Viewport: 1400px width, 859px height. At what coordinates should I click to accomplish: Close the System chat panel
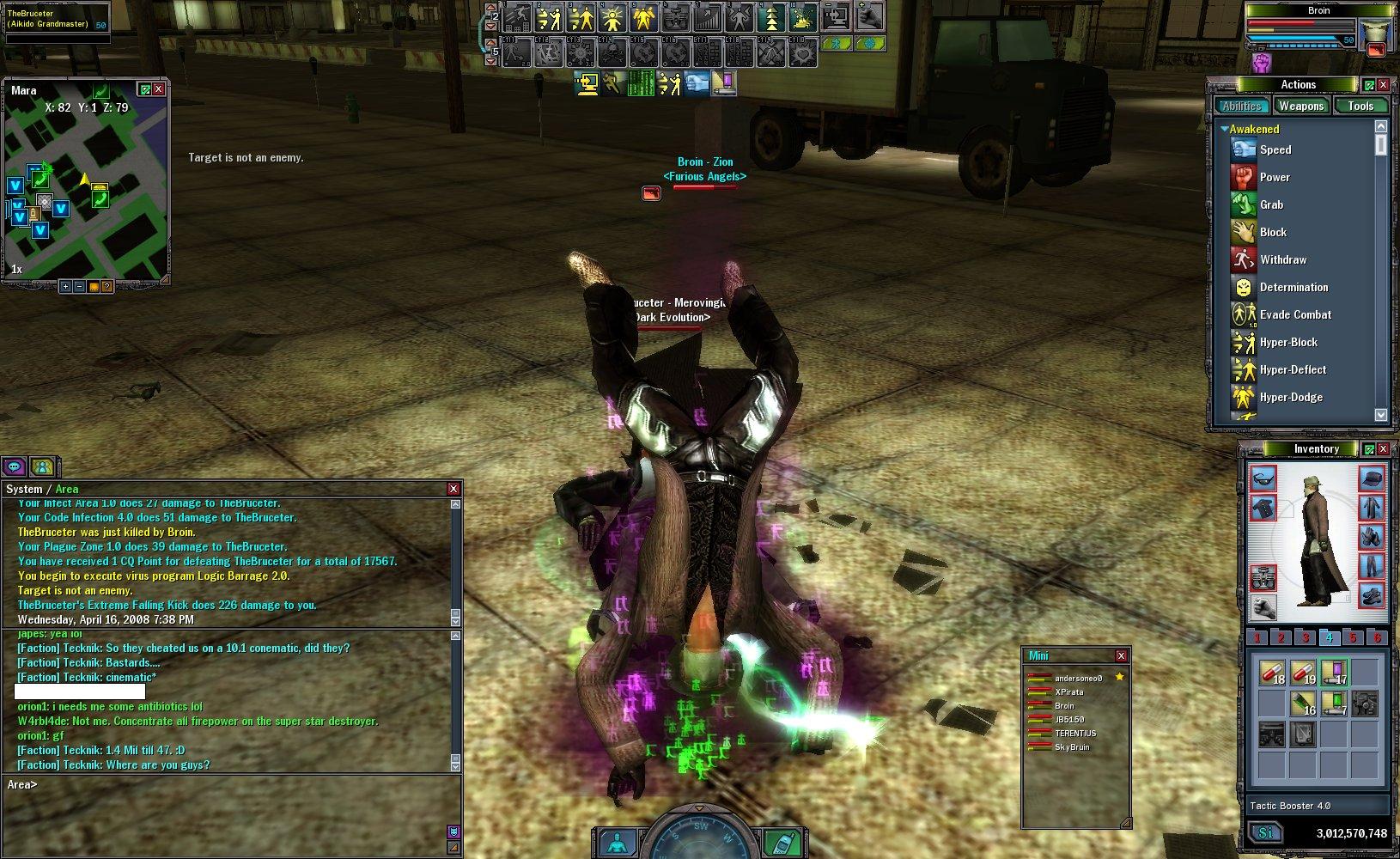453,489
